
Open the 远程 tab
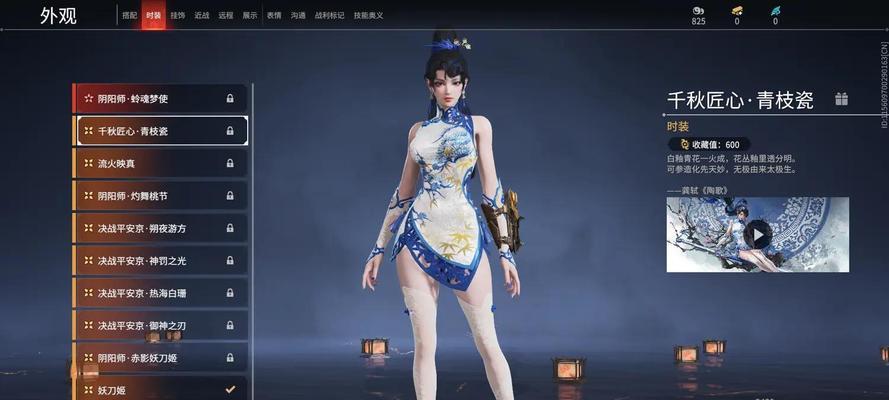226,16
